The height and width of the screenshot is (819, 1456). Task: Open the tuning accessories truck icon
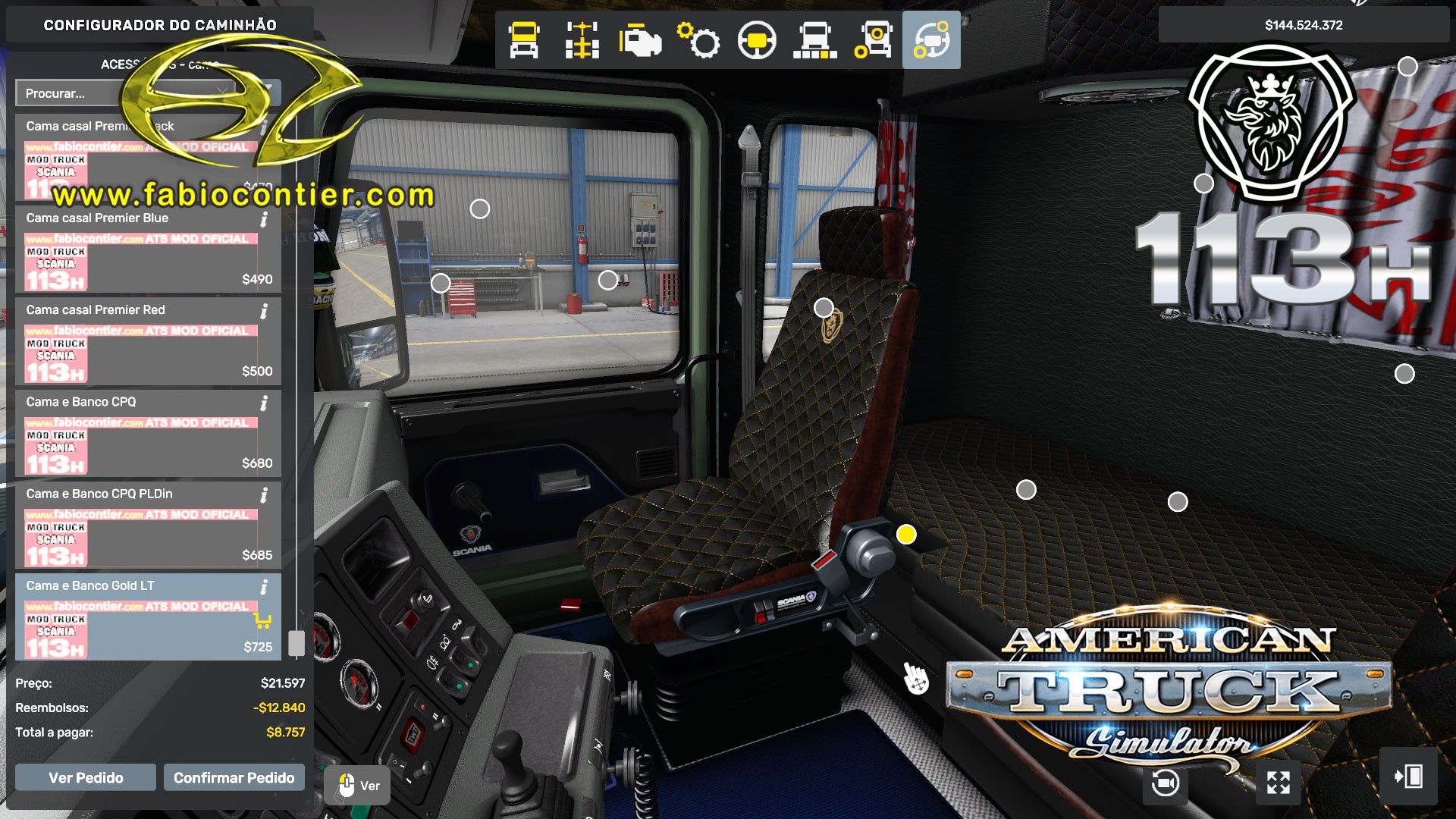pyautogui.click(x=874, y=41)
